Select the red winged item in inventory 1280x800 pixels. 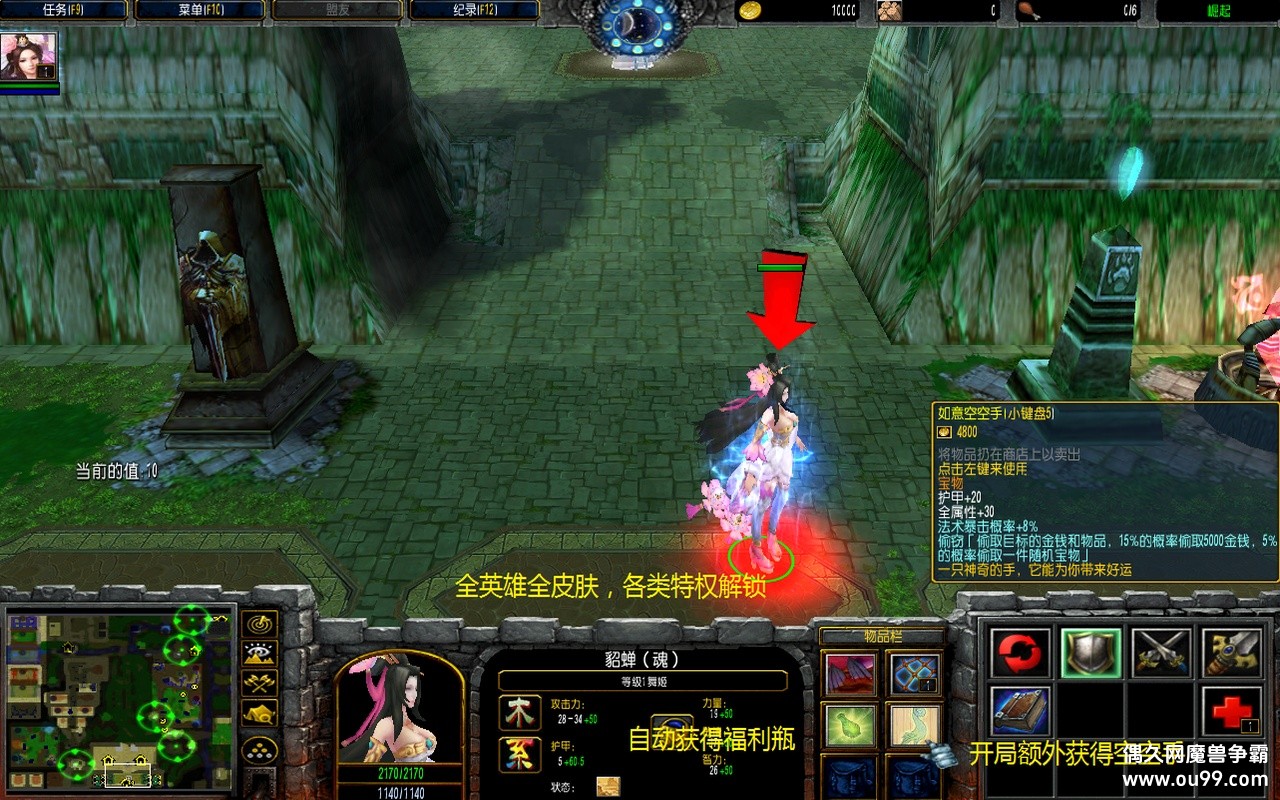(850, 674)
